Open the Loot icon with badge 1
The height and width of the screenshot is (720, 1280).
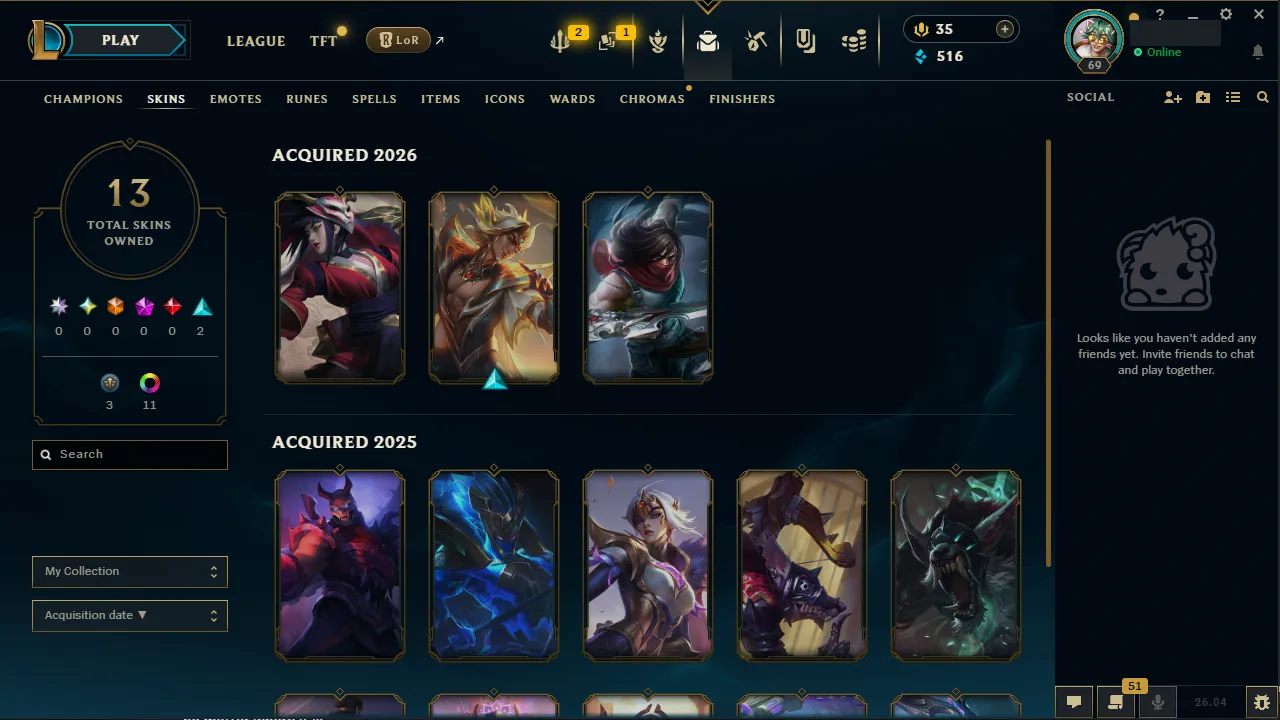point(609,40)
